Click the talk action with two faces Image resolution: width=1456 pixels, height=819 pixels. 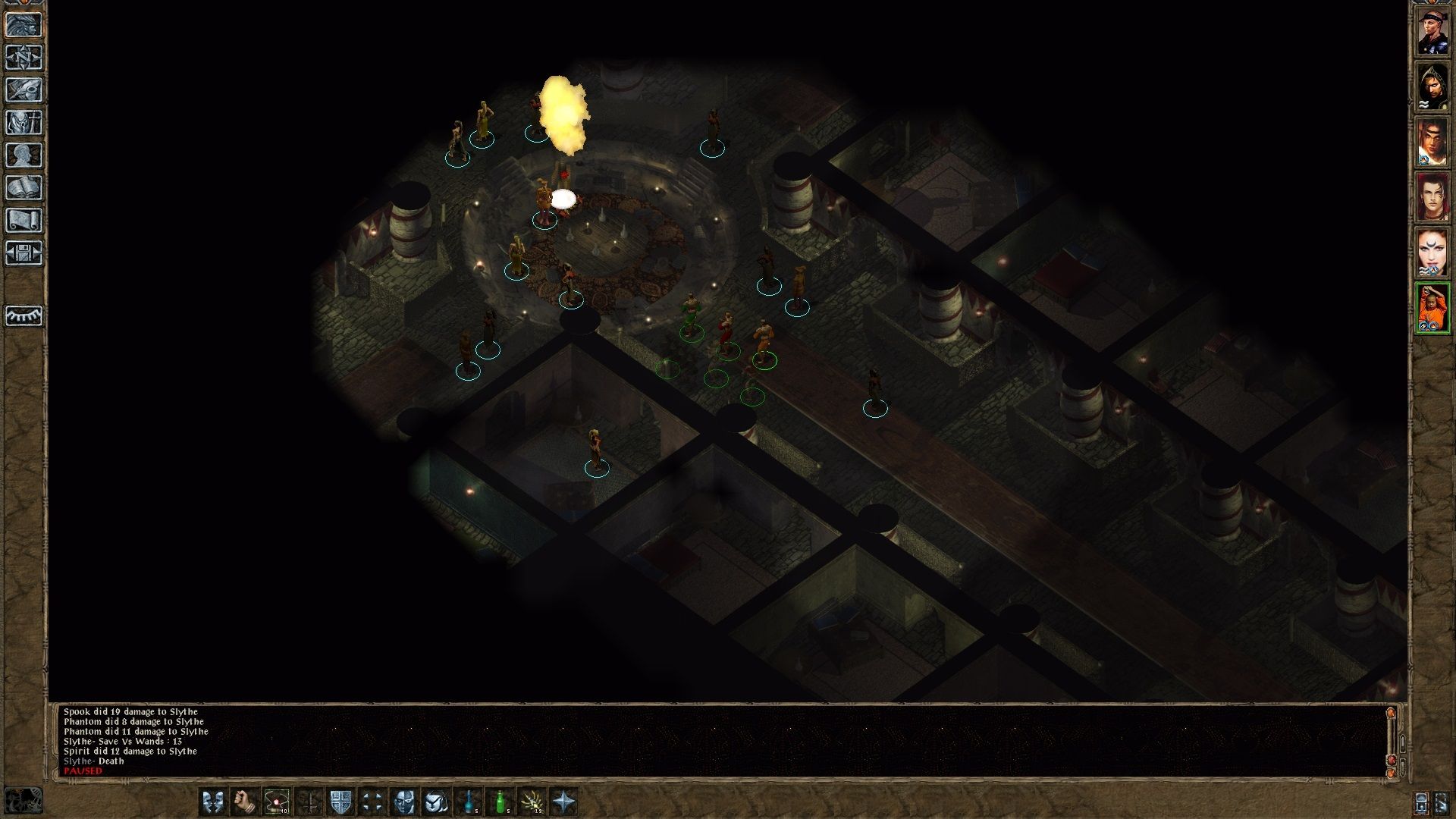click(213, 801)
